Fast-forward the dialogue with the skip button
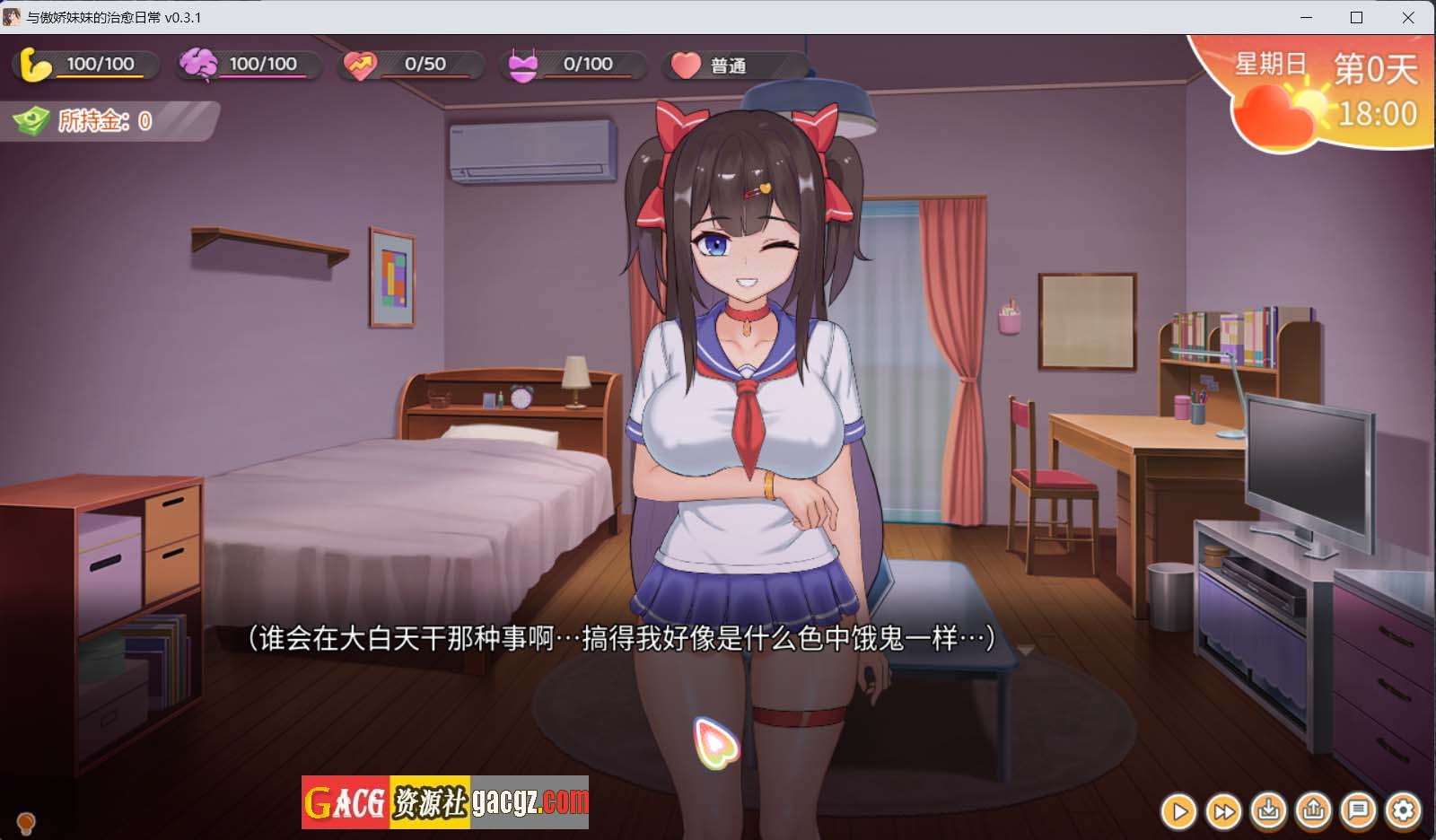The height and width of the screenshot is (840, 1436). click(1223, 811)
